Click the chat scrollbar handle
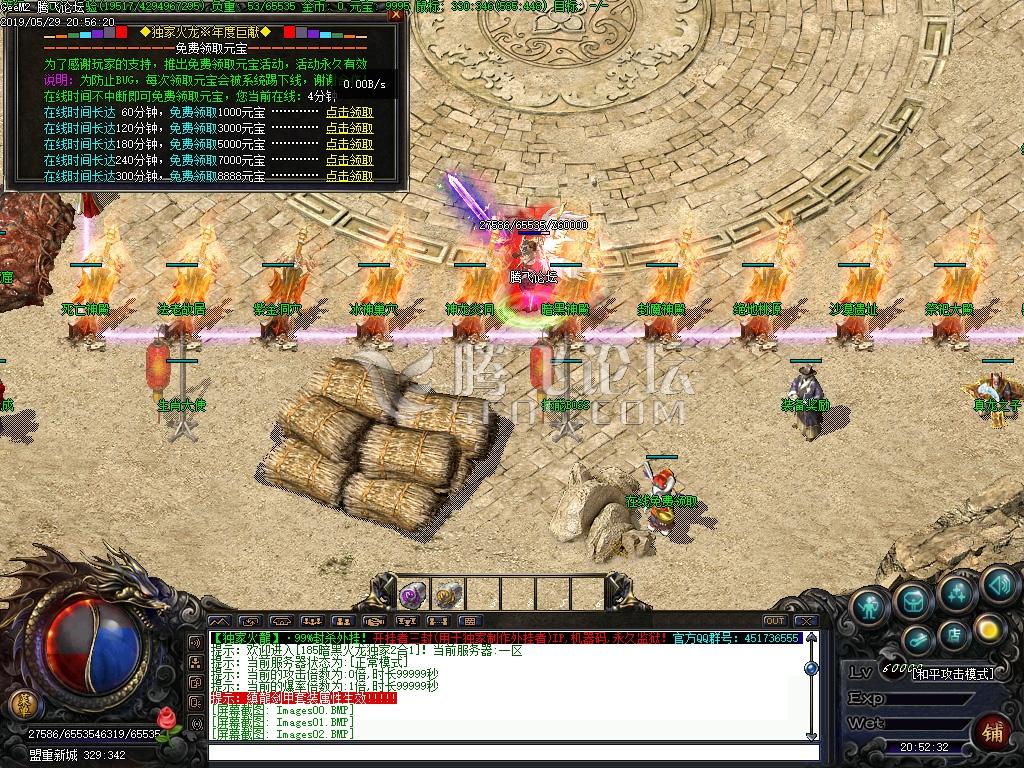 pyautogui.click(x=811, y=667)
